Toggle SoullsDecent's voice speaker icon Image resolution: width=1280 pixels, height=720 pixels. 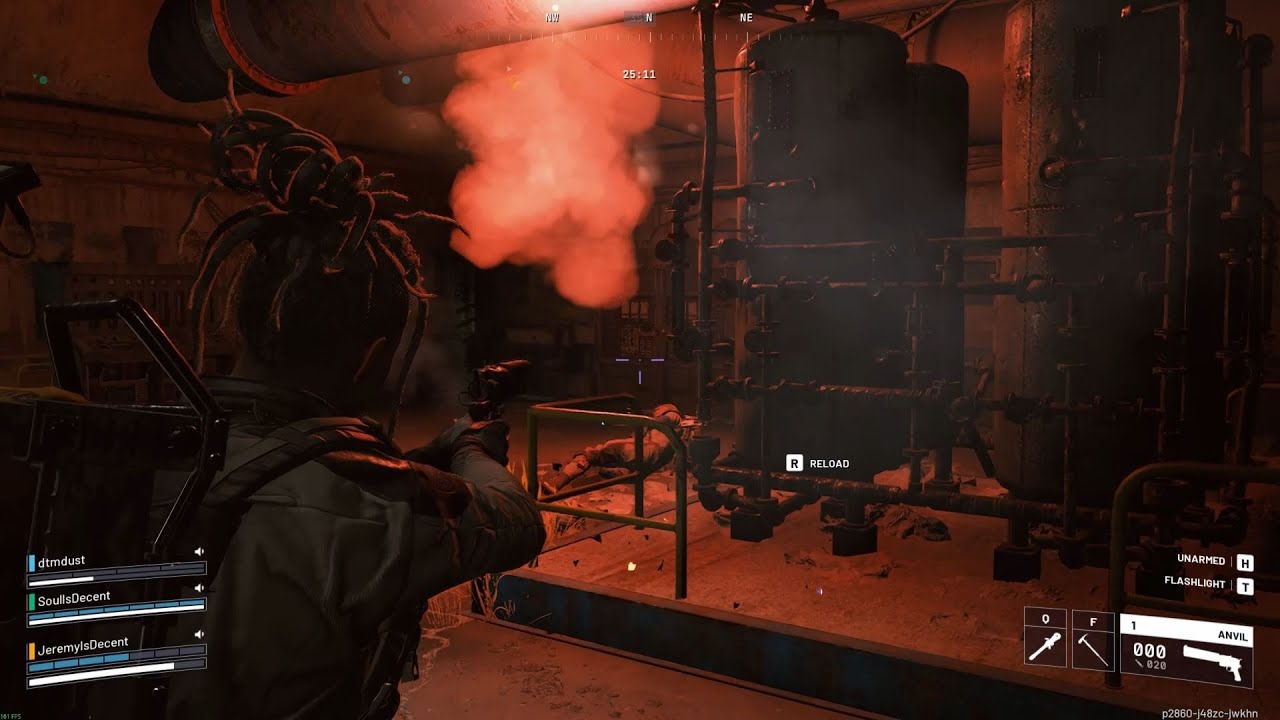tap(199, 588)
